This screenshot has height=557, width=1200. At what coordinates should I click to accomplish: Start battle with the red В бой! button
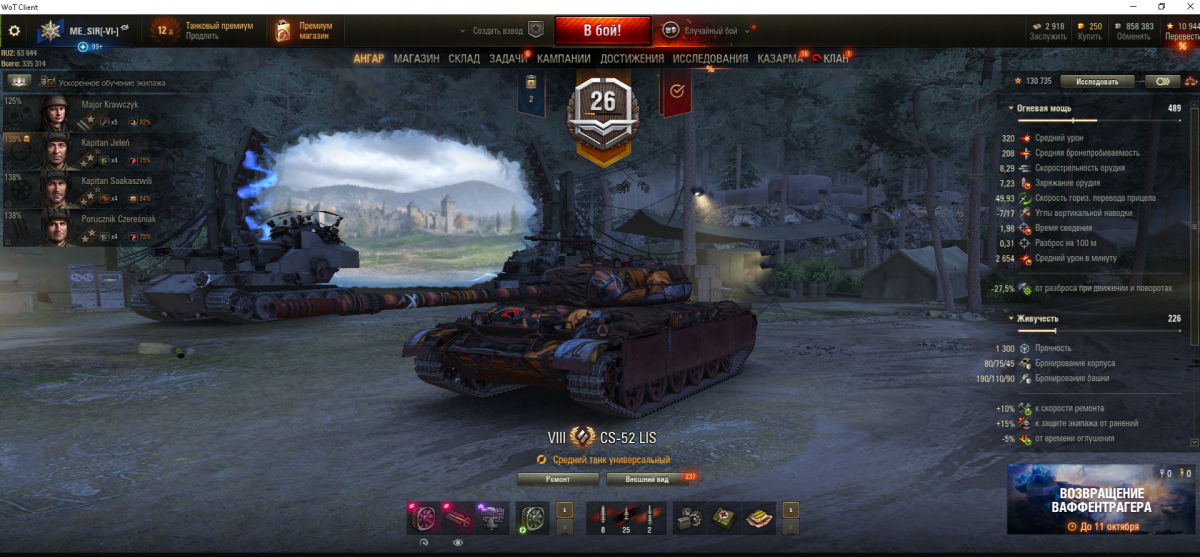click(x=602, y=30)
